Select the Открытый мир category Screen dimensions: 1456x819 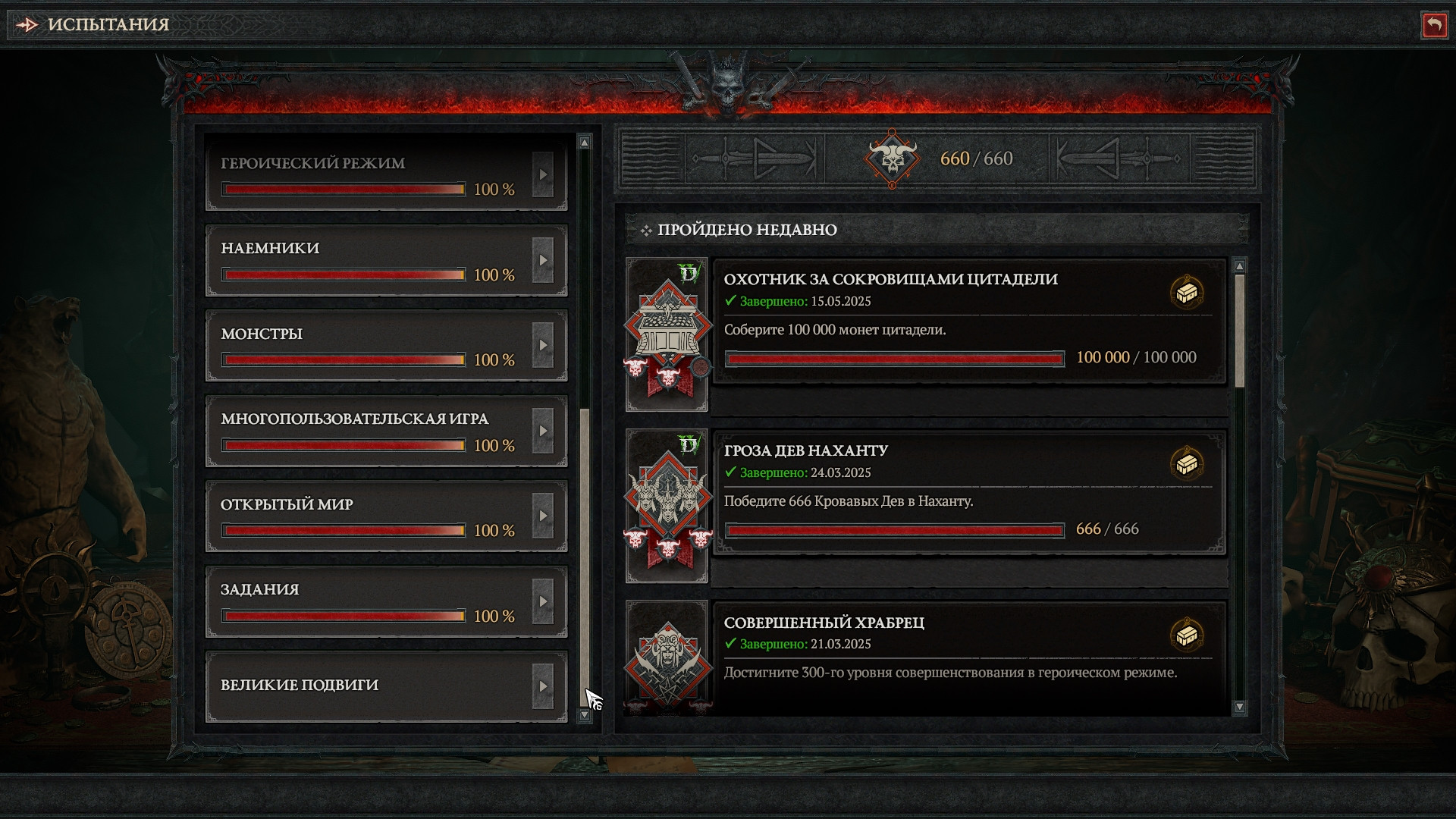tap(386, 516)
